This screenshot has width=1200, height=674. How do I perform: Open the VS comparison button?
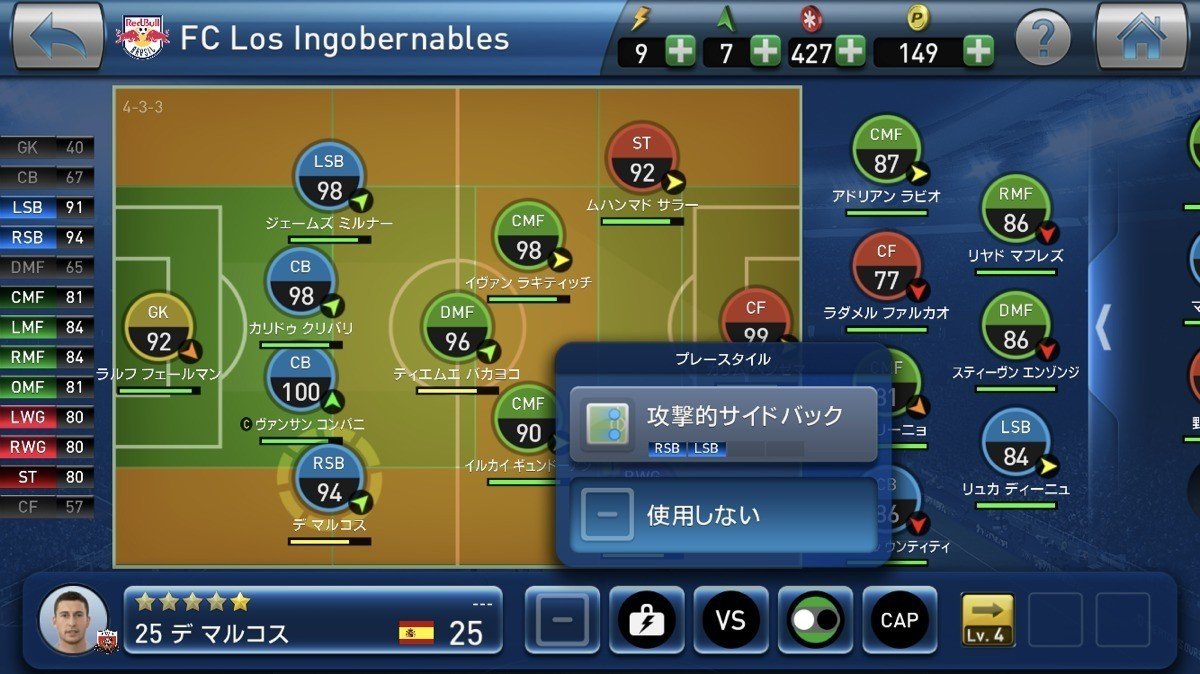pos(731,620)
